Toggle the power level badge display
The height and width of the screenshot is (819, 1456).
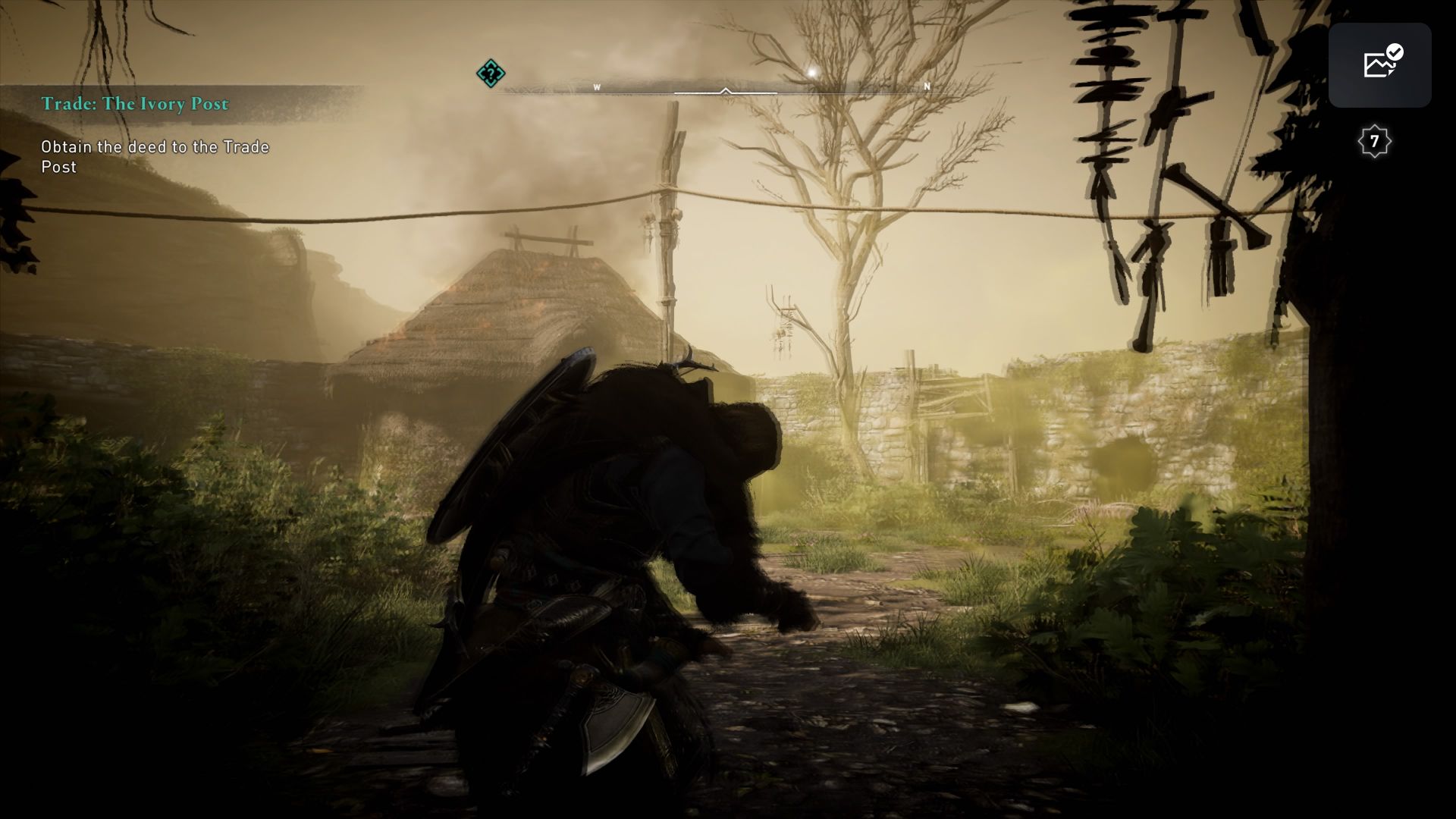point(1375,141)
